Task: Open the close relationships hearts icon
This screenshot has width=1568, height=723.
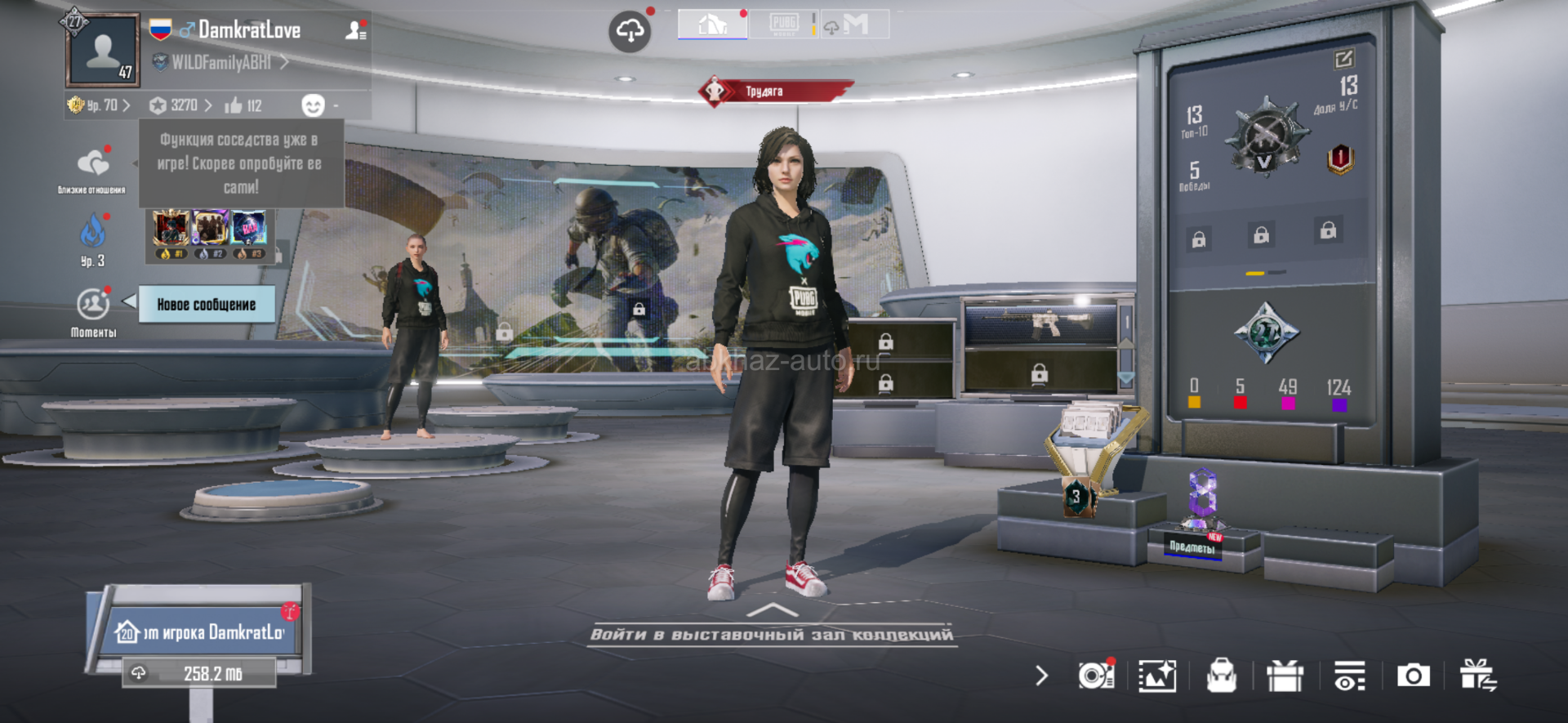Action: [92, 163]
